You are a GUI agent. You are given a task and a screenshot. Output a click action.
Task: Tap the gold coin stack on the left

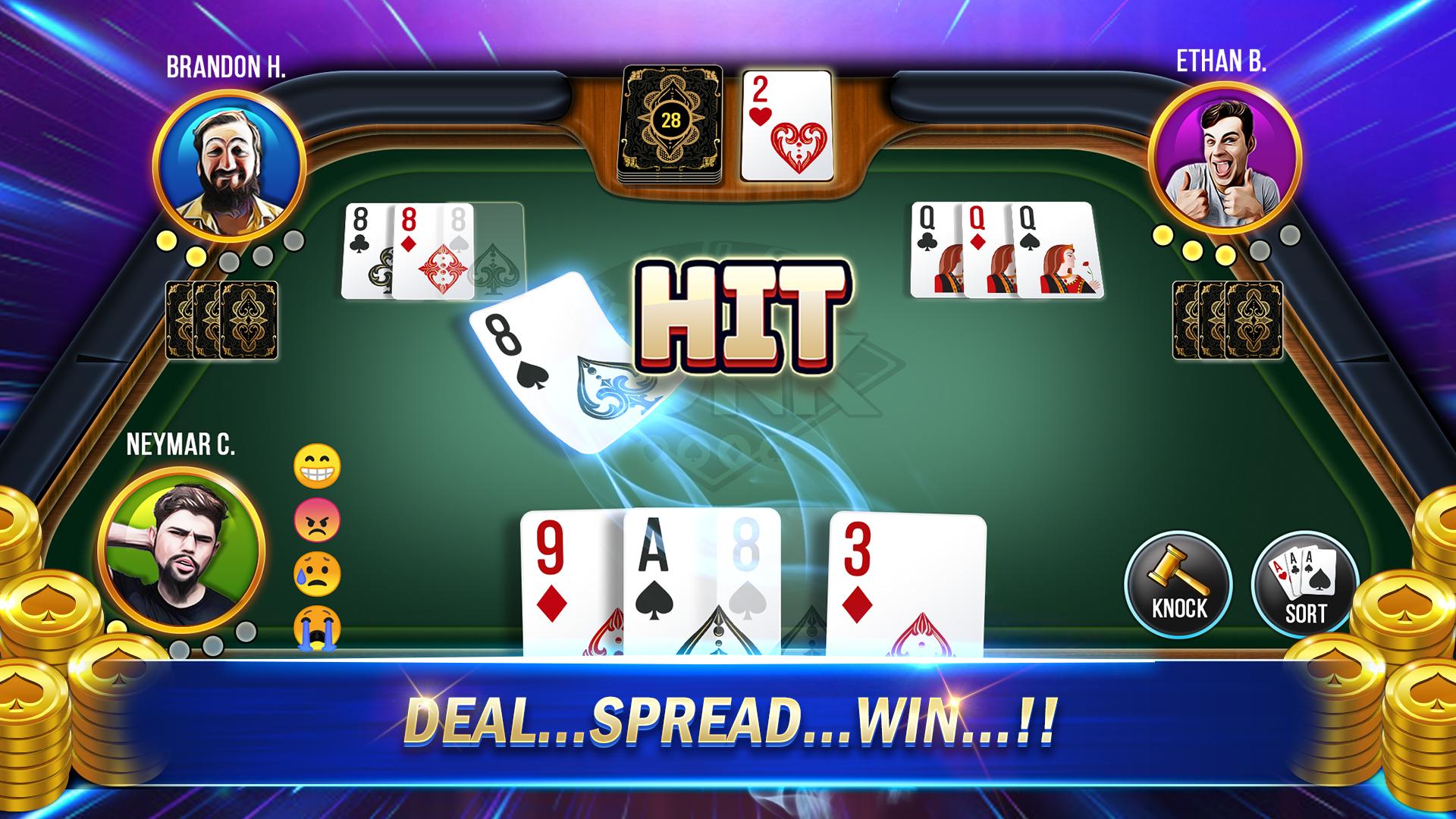53,607
